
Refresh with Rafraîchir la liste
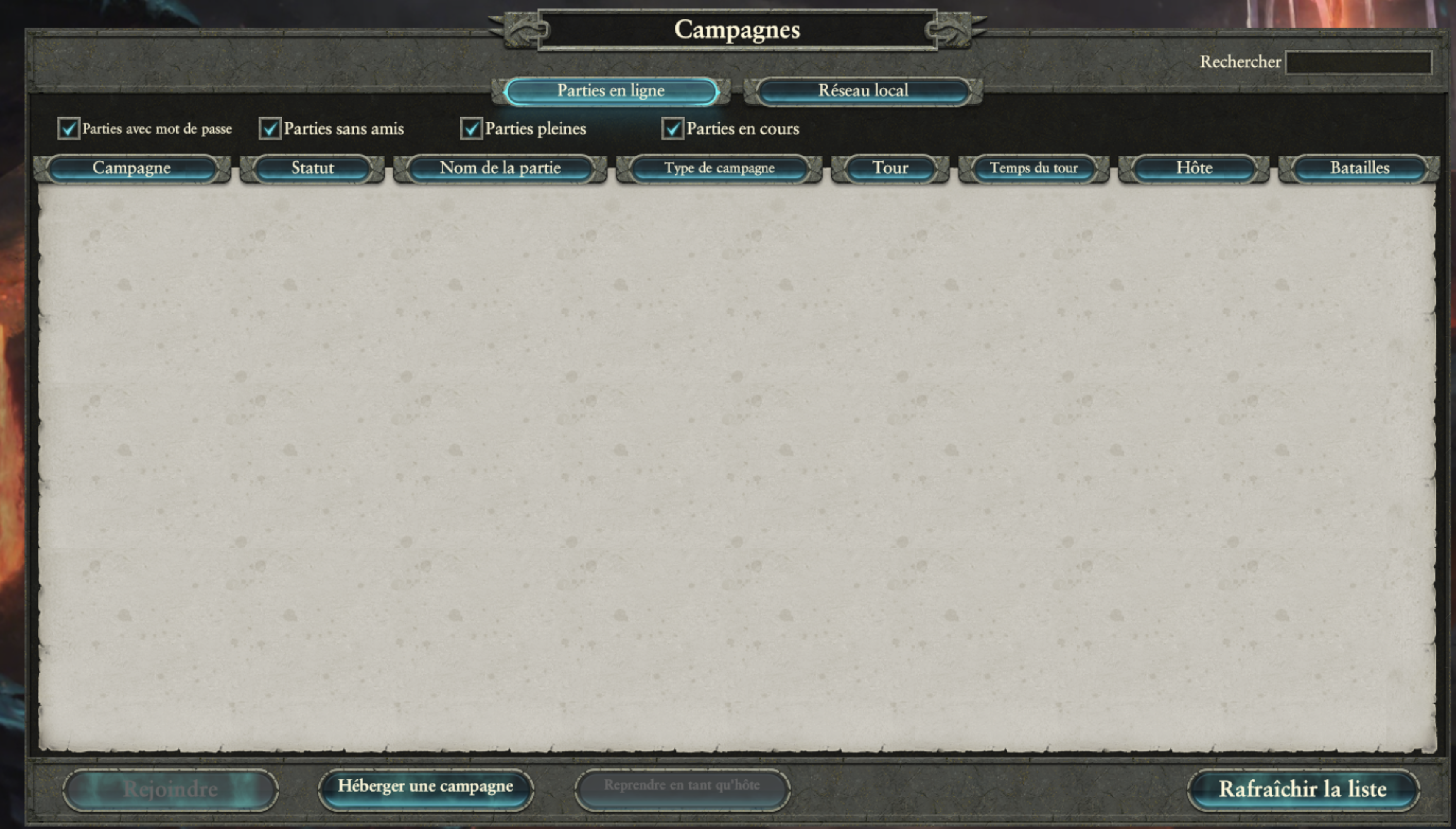(1303, 789)
